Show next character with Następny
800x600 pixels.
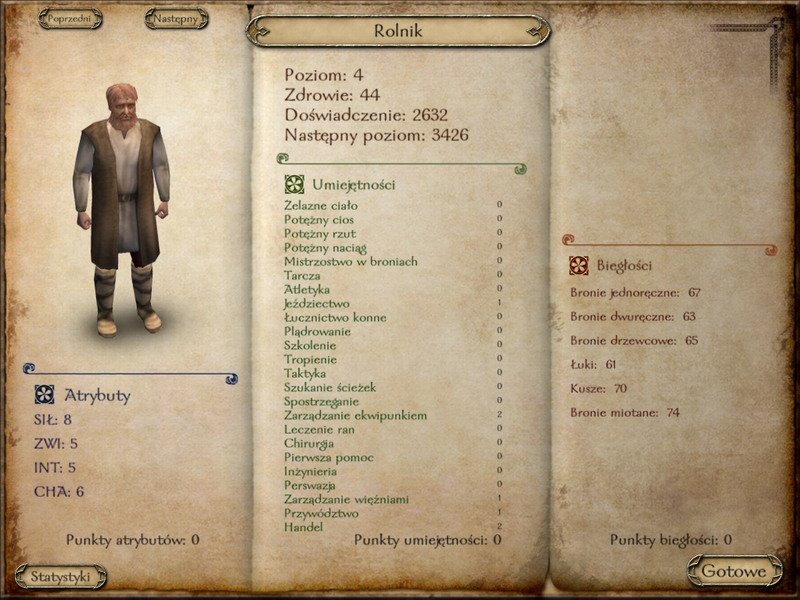[x=176, y=18]
